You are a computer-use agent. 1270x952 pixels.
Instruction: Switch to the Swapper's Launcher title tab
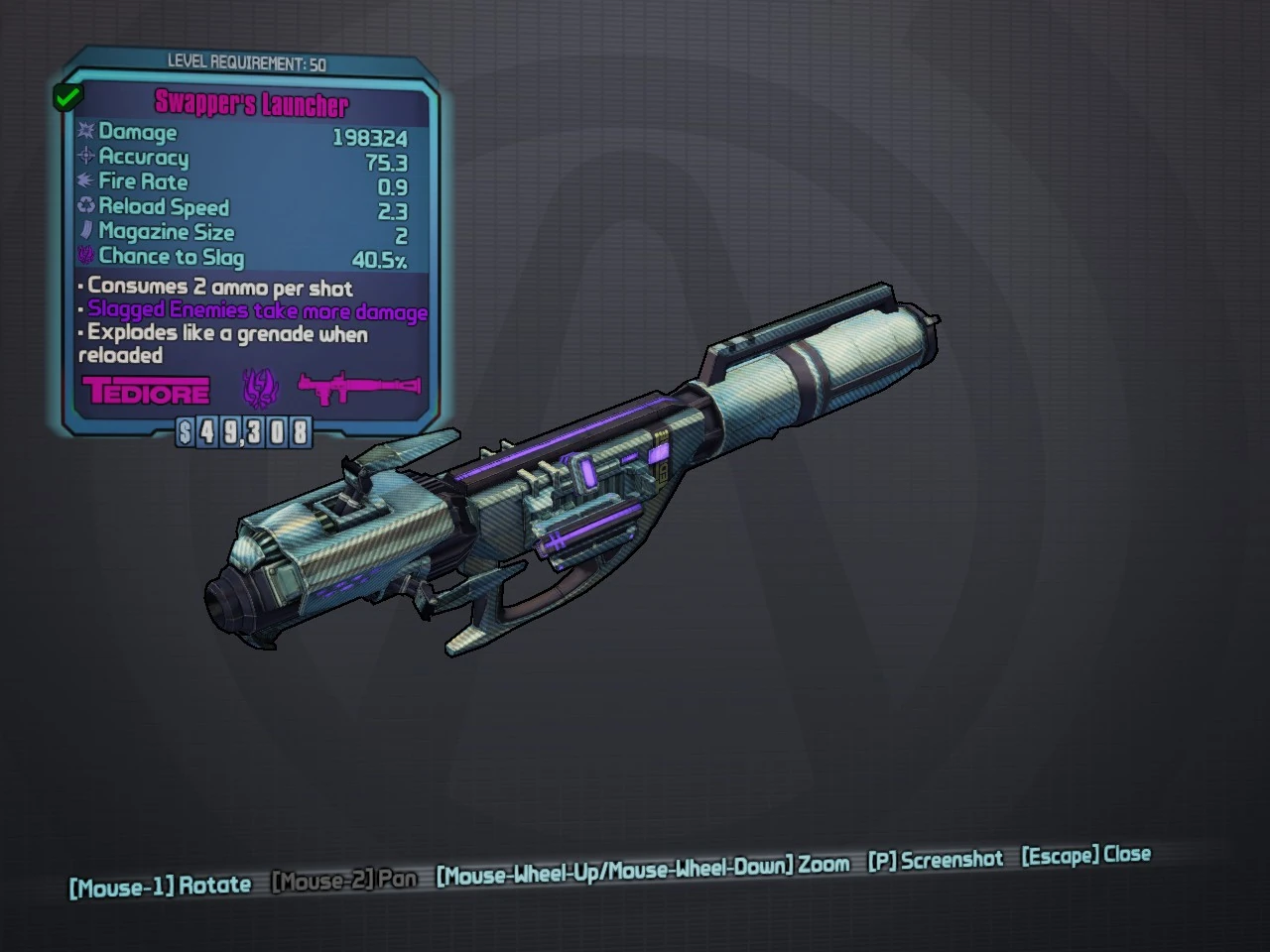coord(251,105)
